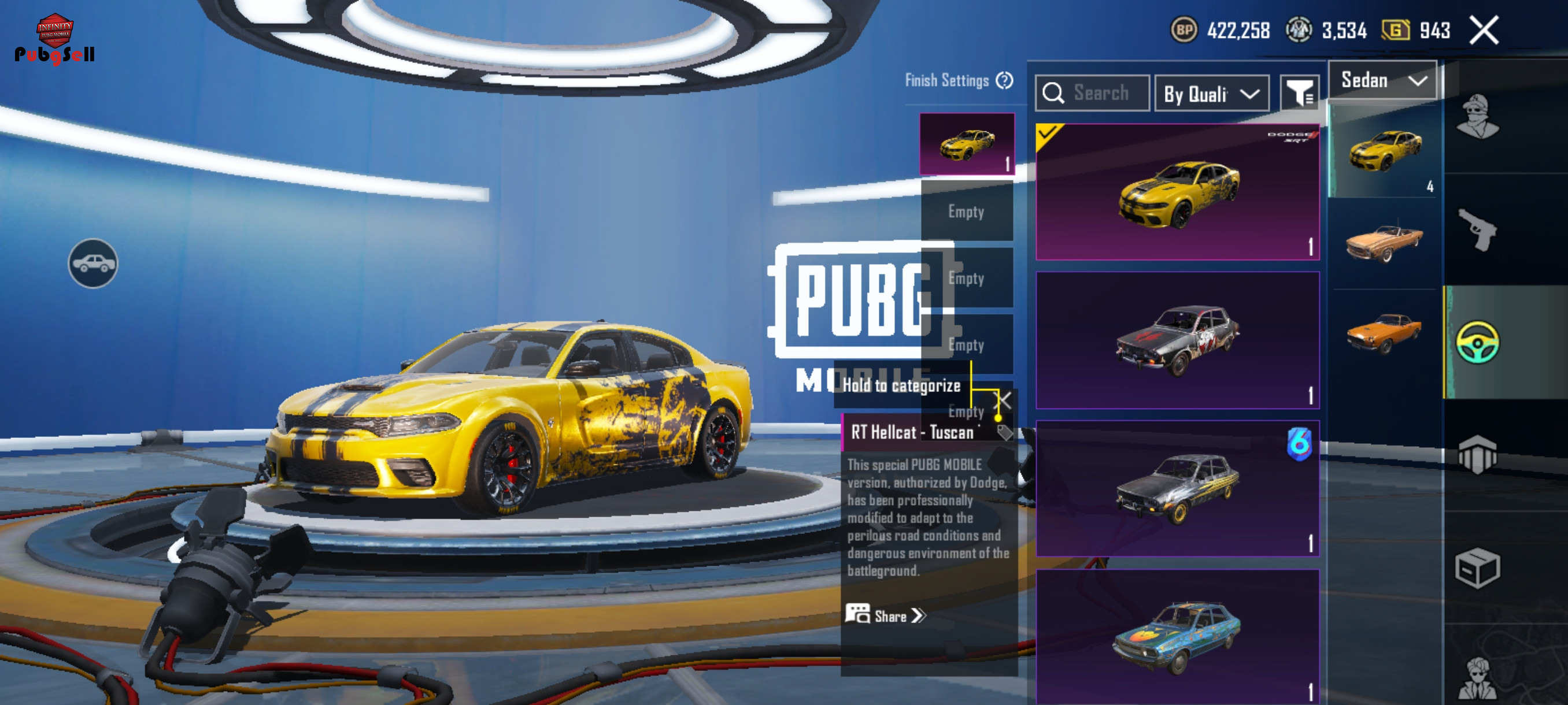Share the RT Hellcat skin
This screenshot has width=1568, height=705.
[886, 615]
